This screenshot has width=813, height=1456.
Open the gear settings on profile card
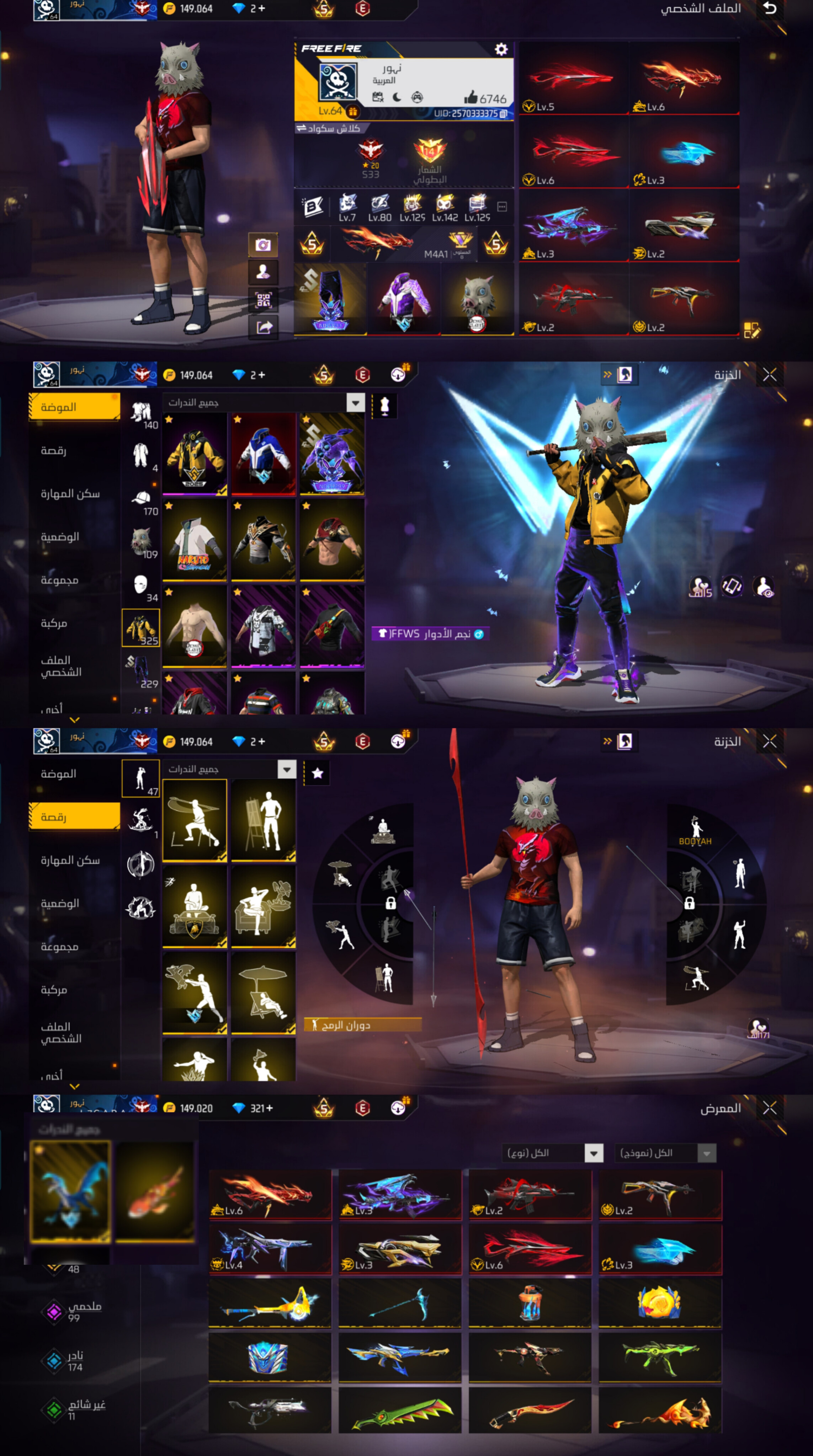[x=501, y=49]
